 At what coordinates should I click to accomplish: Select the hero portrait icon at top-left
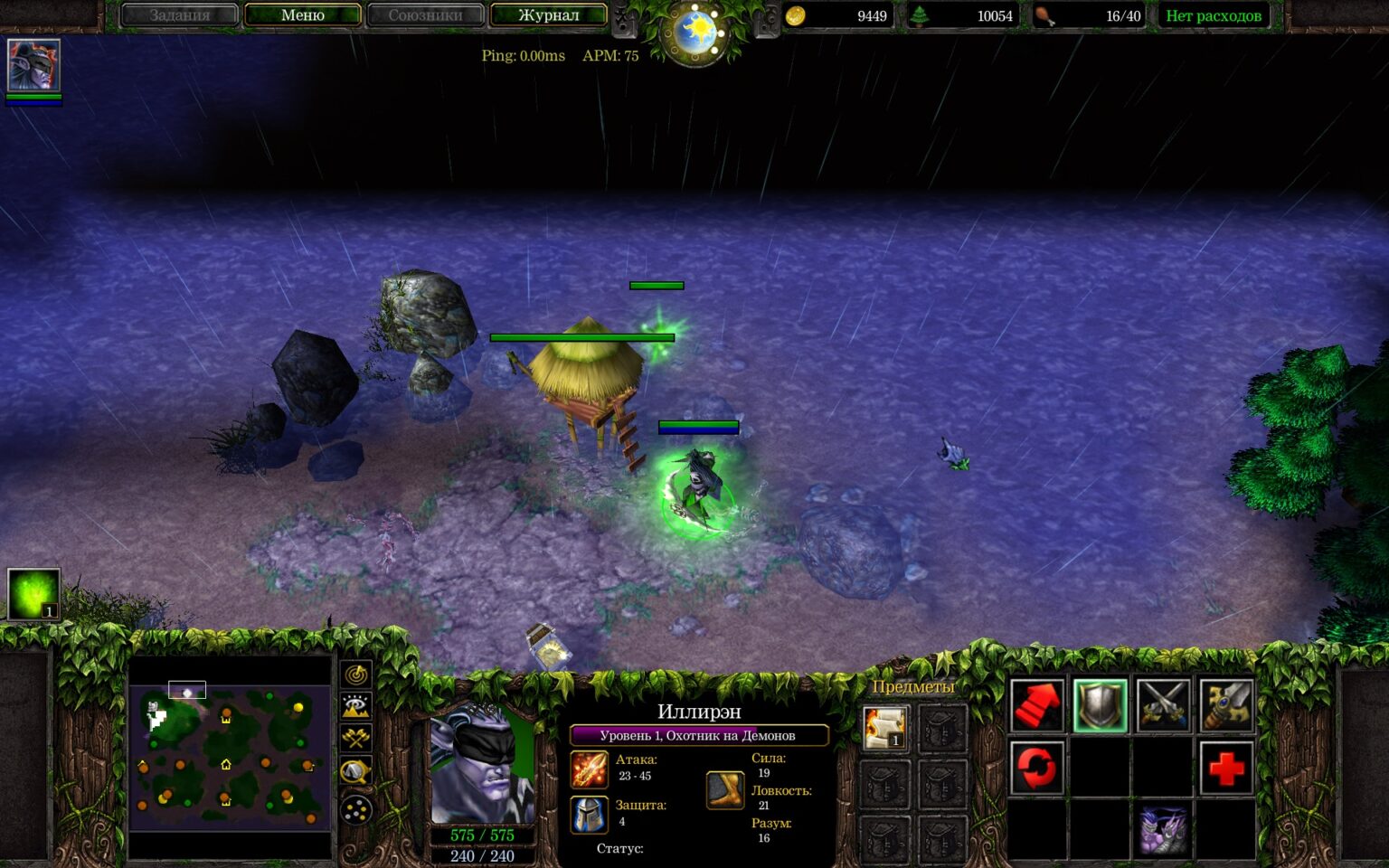pos(33,65)
